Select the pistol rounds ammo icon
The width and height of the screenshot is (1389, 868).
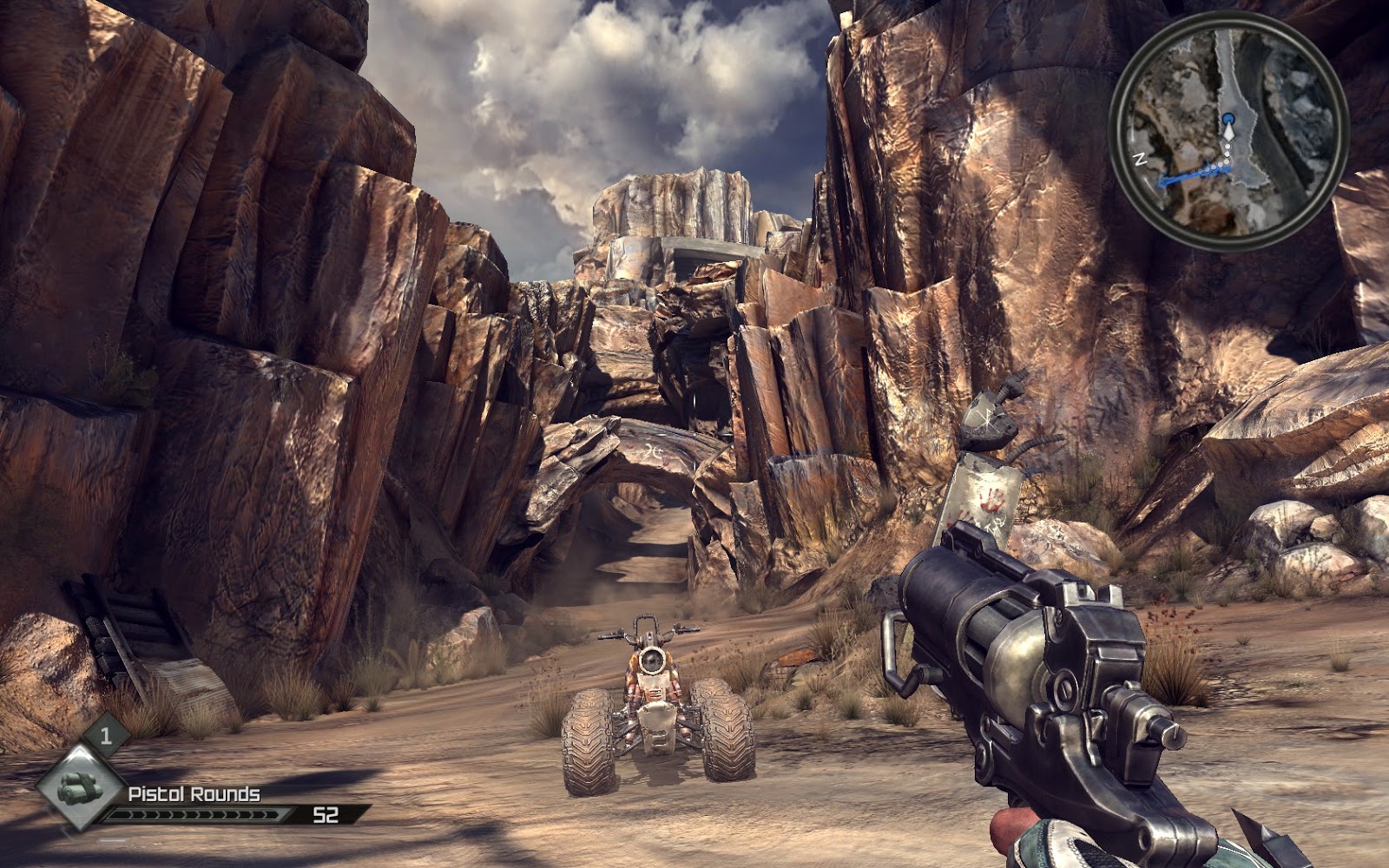click(x=81, y=786)
